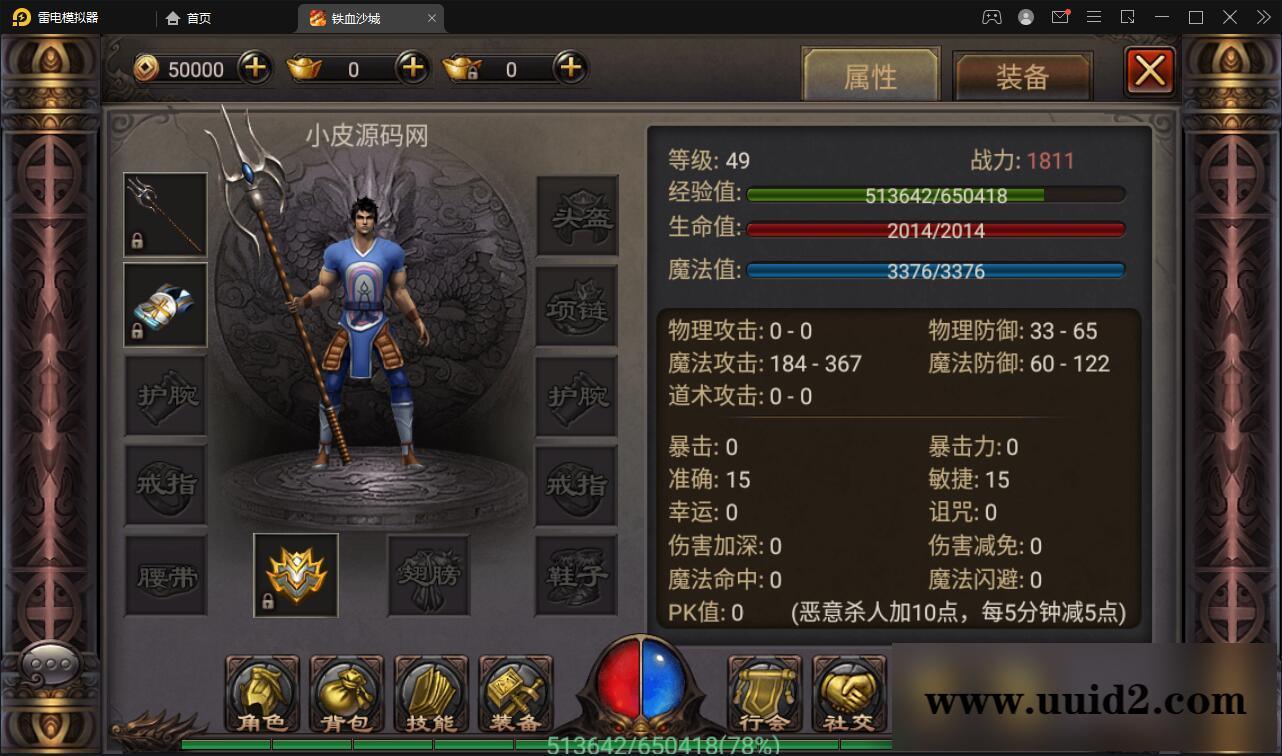Open the 角色 (character) panel icon
The height and width of the screenshot is (756, 1282).
coord(261,693)
